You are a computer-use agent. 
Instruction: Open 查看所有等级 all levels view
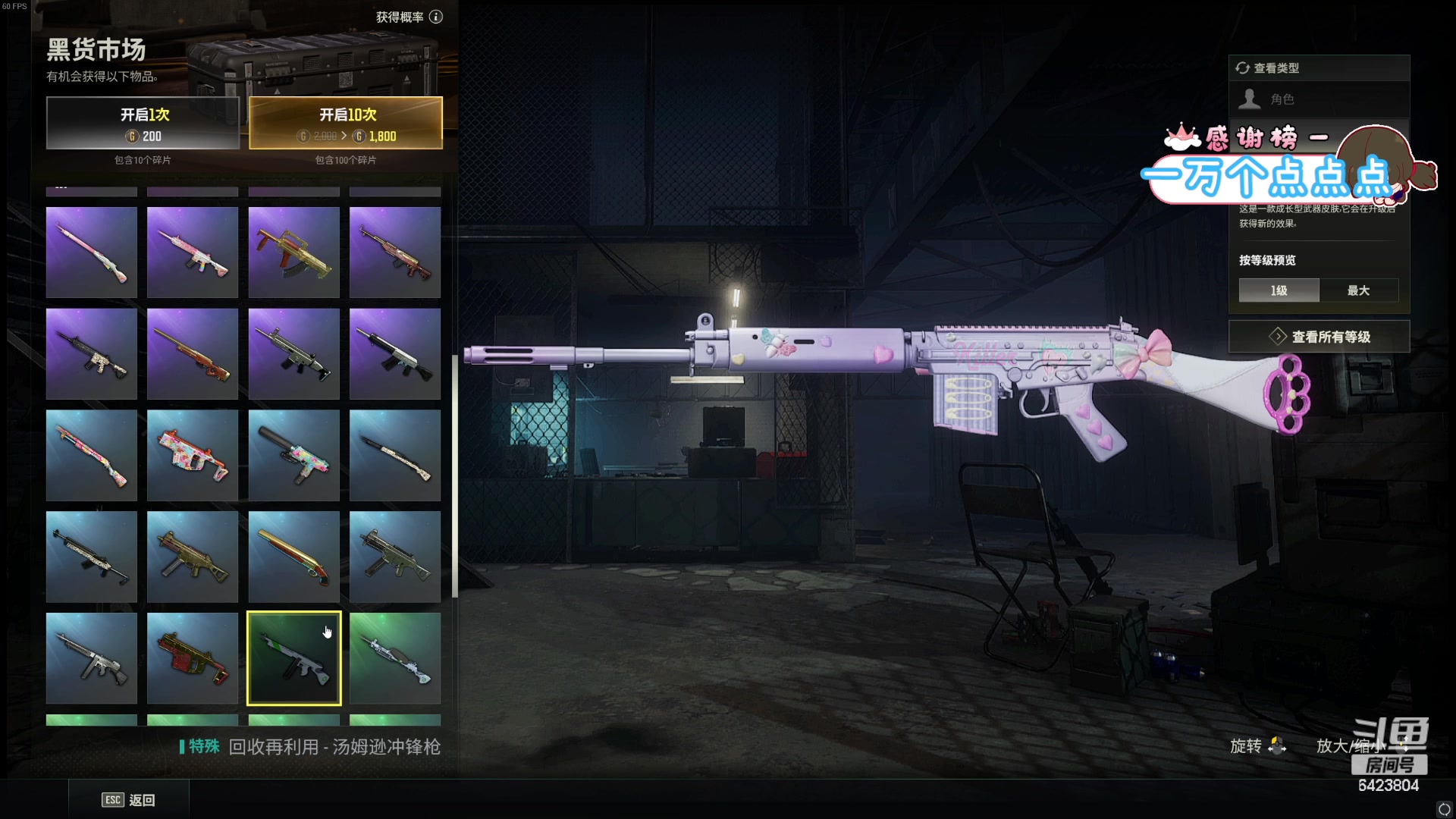coord(1319,337)
